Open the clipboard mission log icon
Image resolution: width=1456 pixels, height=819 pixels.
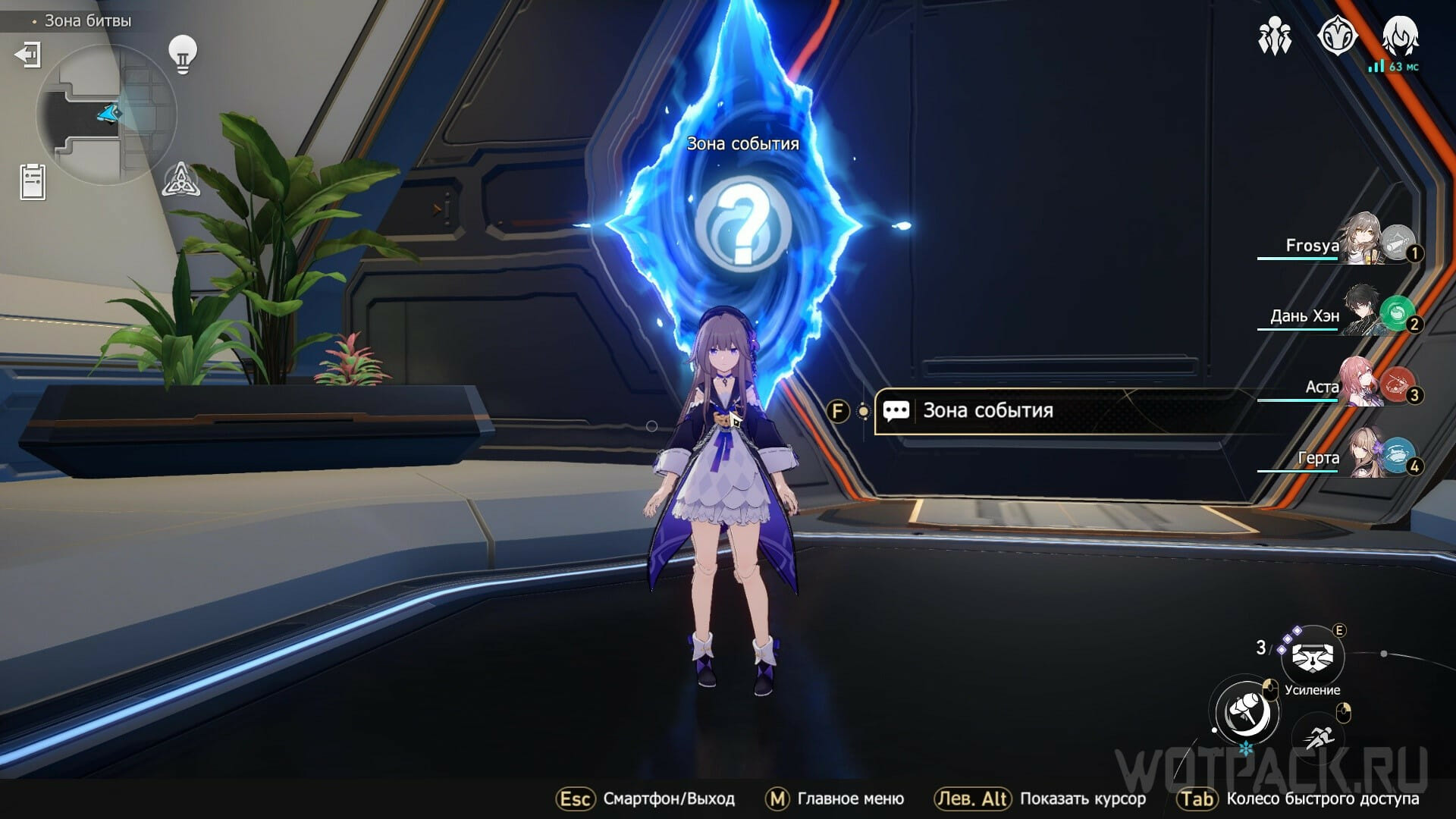coord(33,182)
